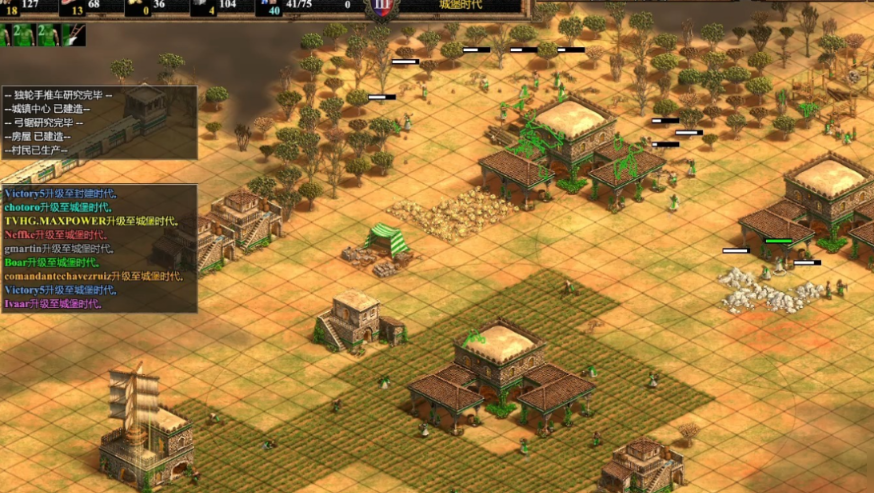Select the TVHG.MAXPOWER chat entry

pos(90,221)
